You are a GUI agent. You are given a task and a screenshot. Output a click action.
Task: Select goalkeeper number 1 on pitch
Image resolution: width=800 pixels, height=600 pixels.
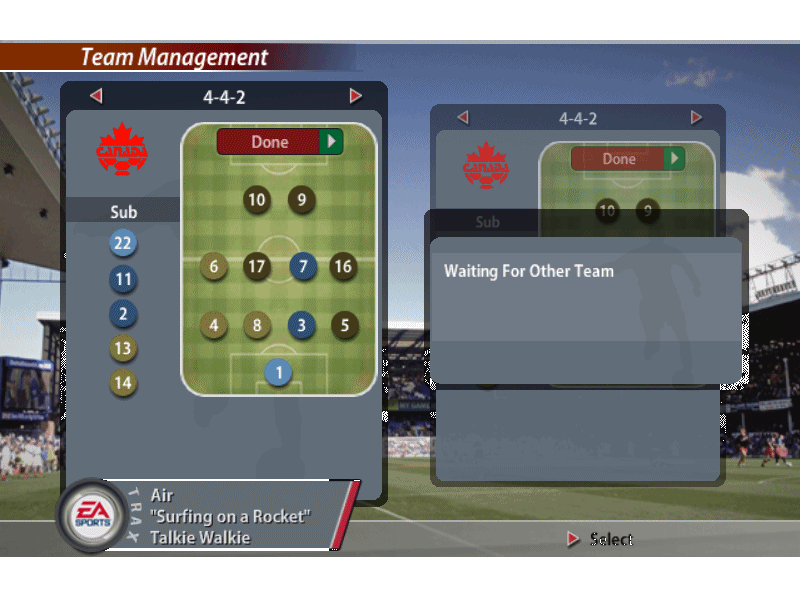coord(279,373)
